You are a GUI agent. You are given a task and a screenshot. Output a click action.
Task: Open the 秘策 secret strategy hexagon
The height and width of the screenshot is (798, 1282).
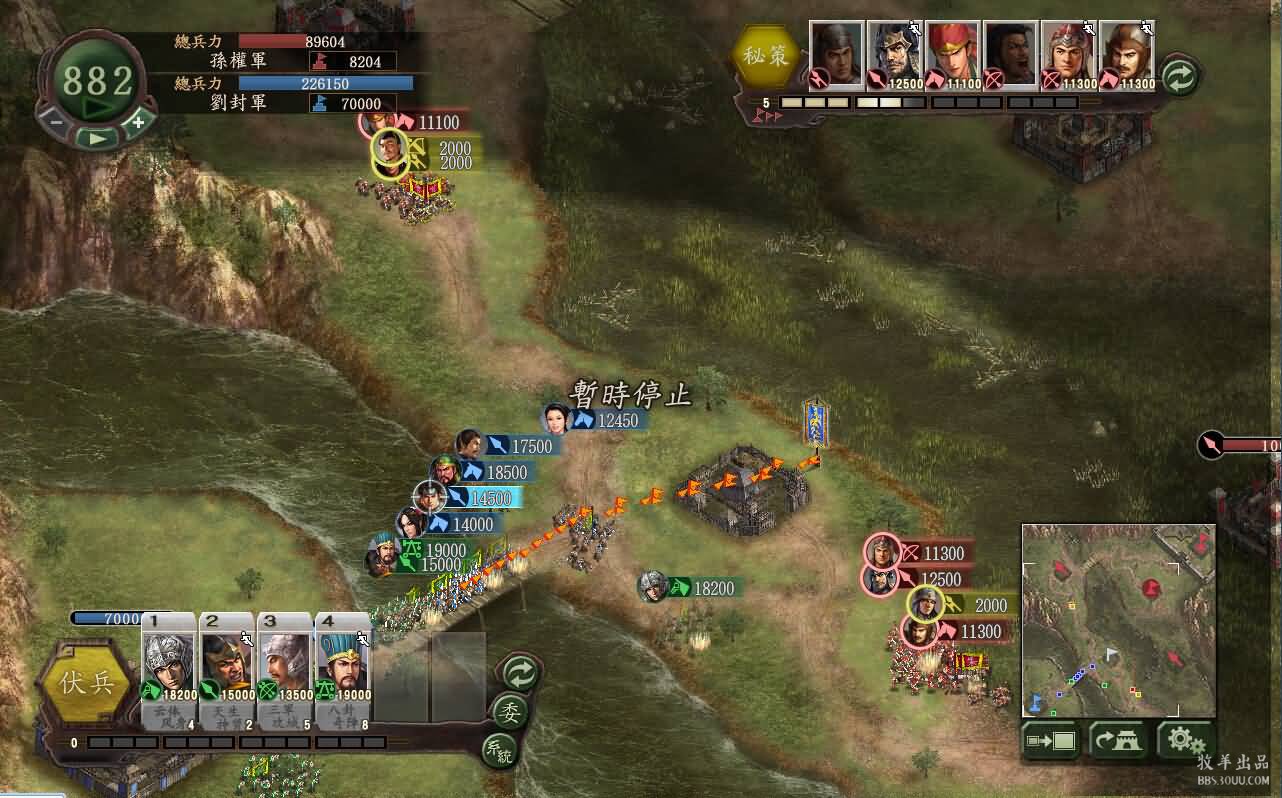click(x=766, y=56)
